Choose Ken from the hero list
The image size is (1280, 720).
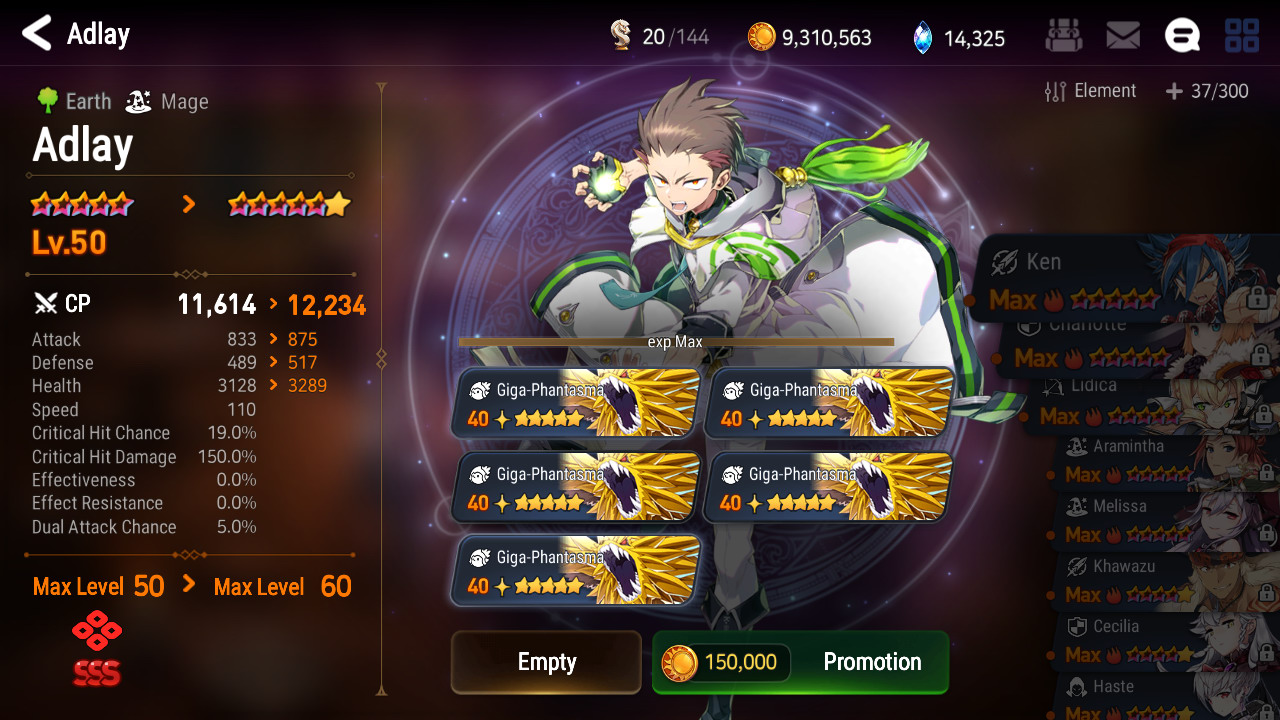[x=1120, y=279]
